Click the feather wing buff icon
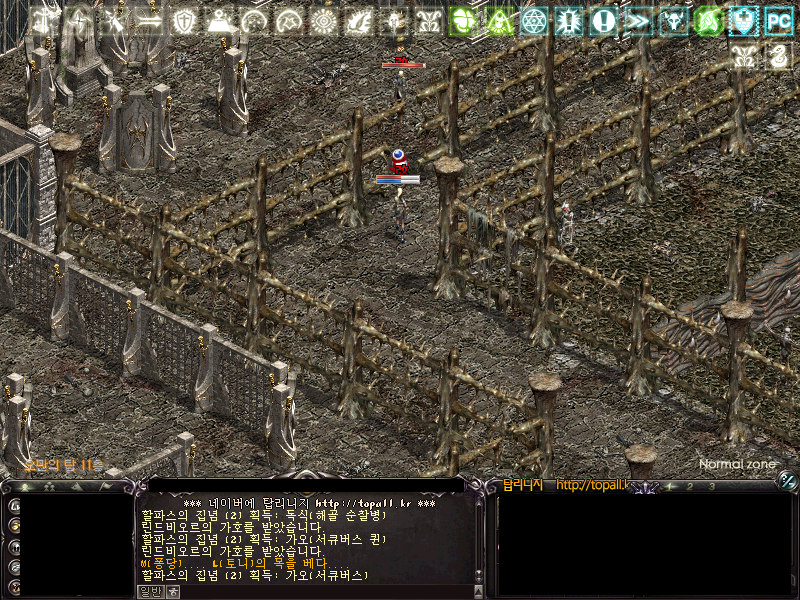The width and height of the screenshot is (800, 600). pyautogui.click(x=360, y=21)
